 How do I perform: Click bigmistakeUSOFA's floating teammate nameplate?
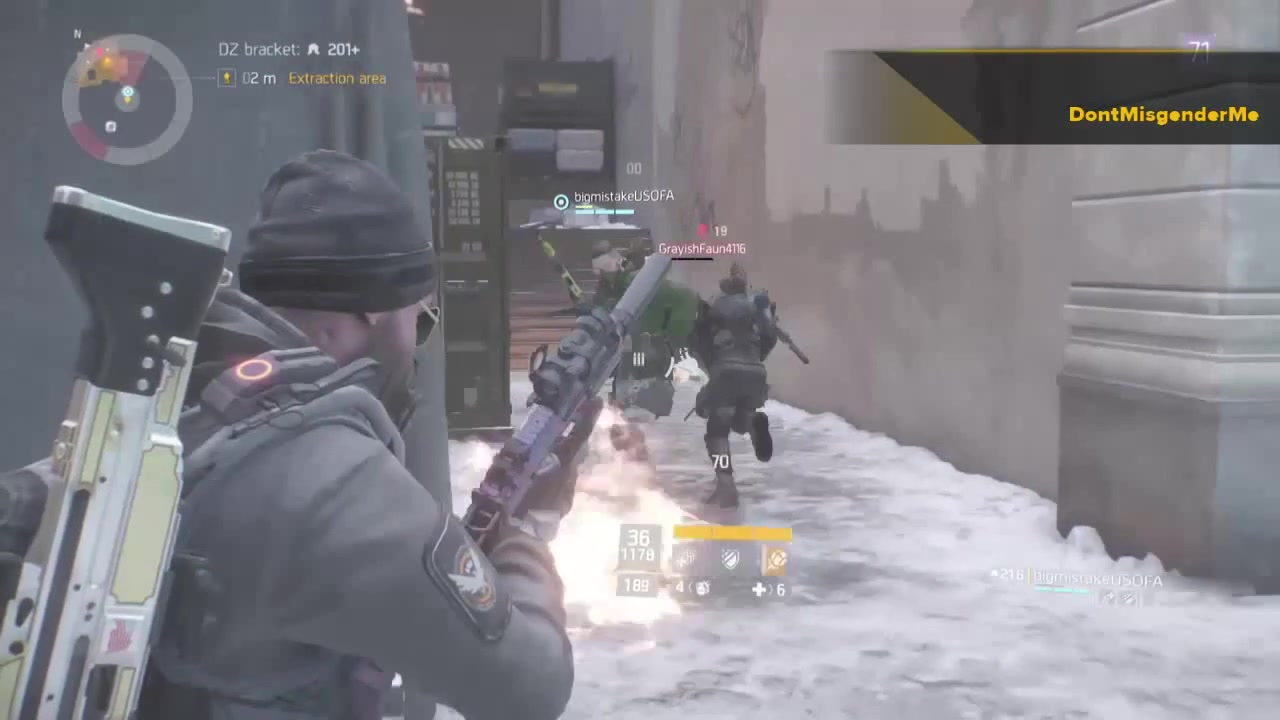pos(623,196)
